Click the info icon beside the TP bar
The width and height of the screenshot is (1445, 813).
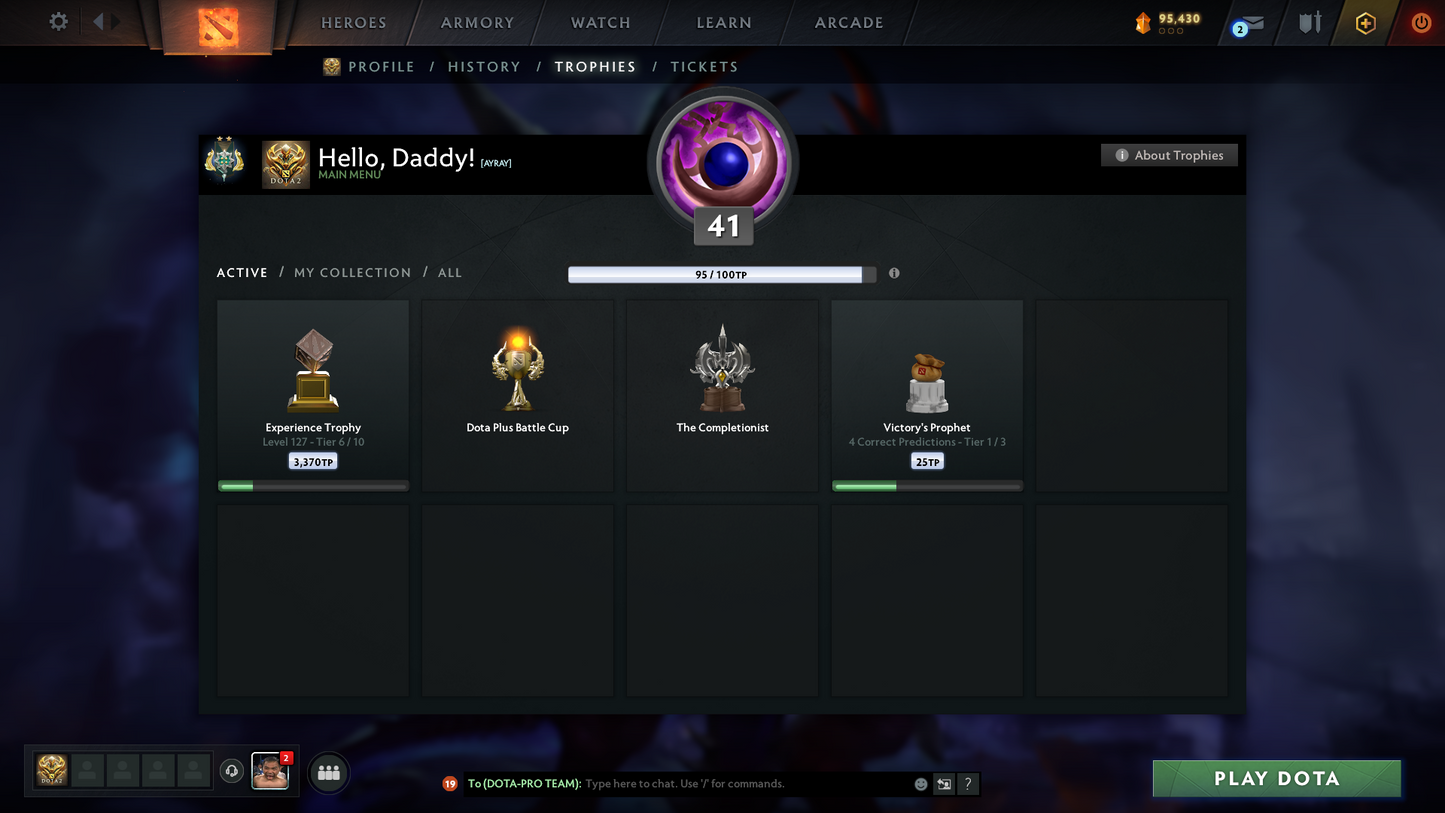[x=894, y=273]
